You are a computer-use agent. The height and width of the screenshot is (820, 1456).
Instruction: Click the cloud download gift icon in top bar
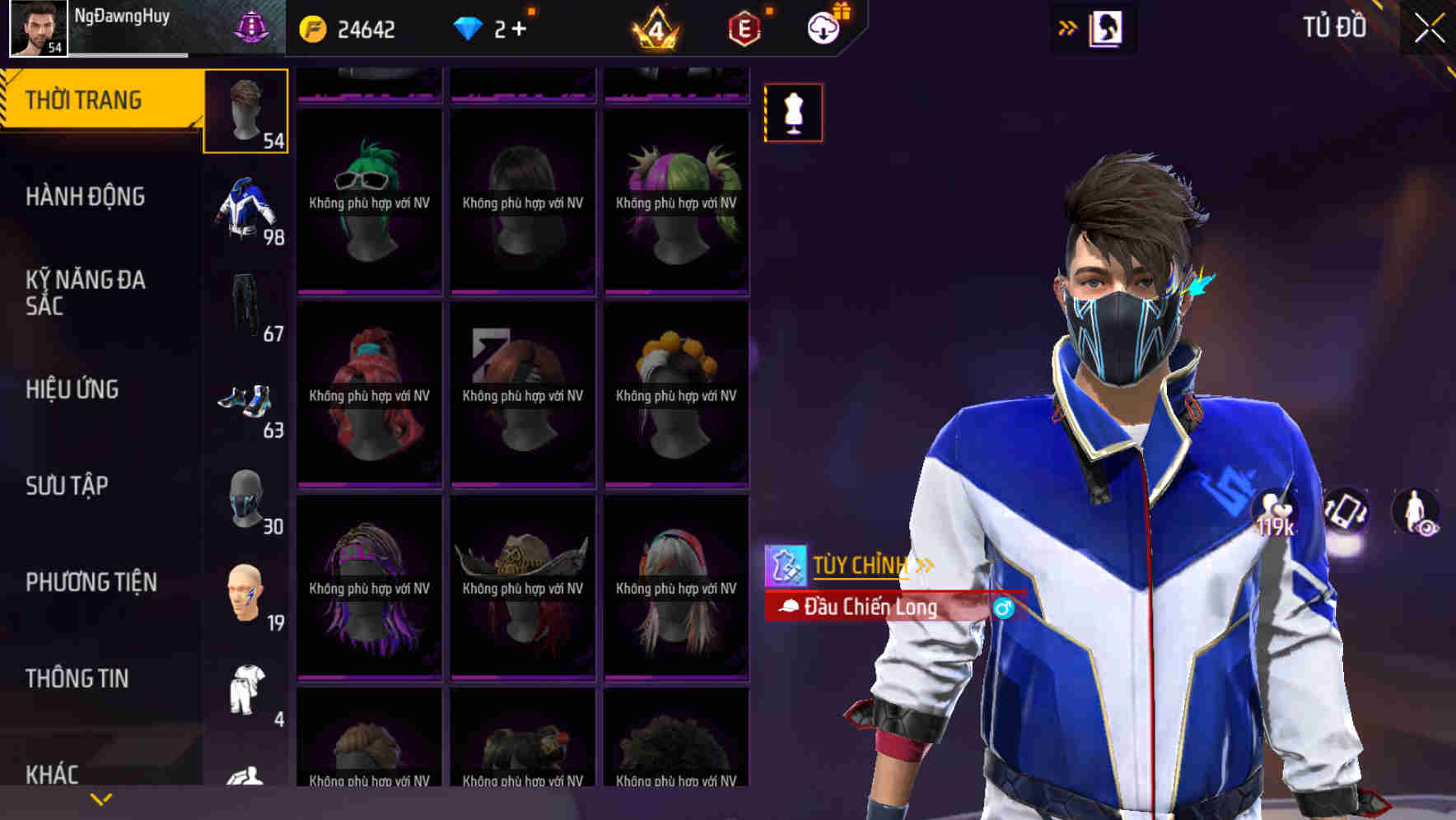[823, 27]
